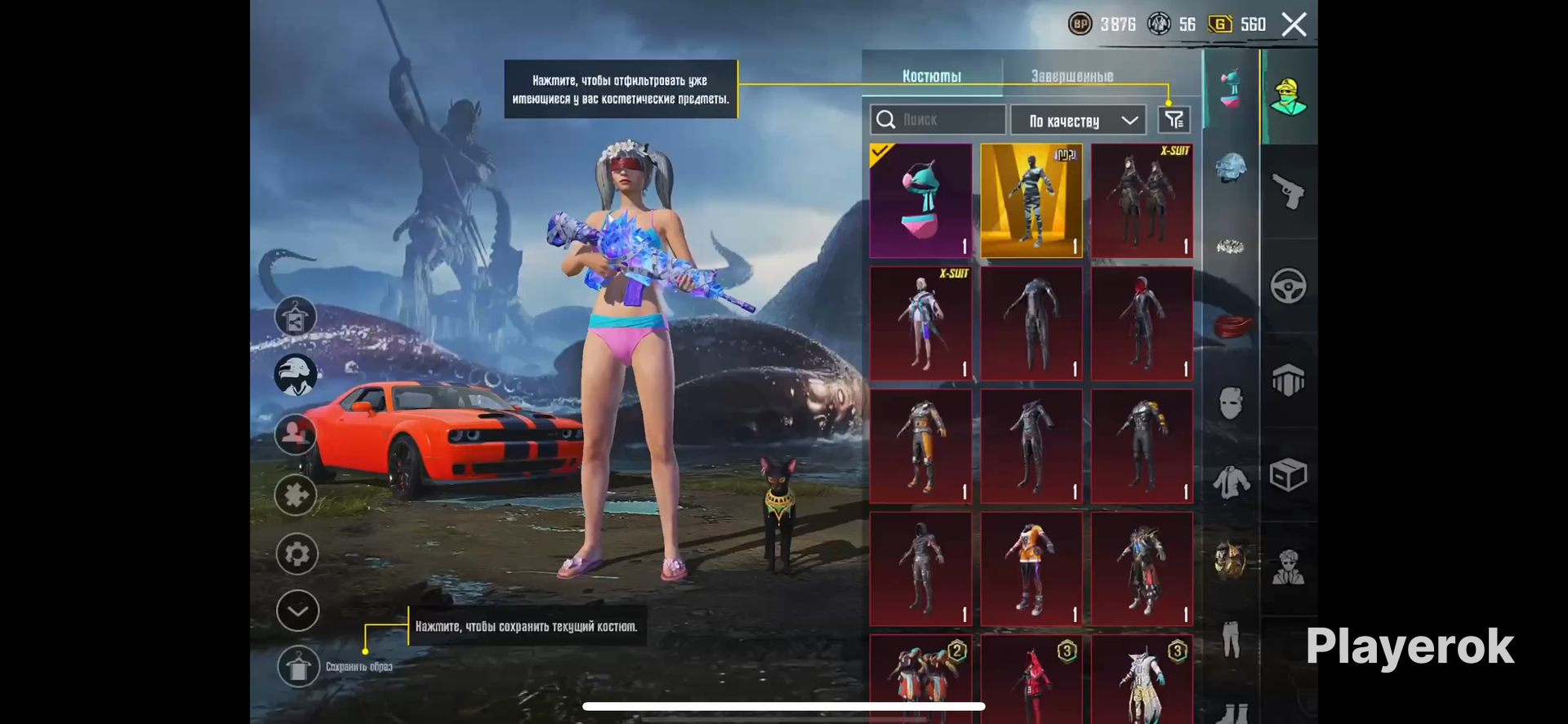Screen dimensions: 1568x724
Task: Select the white-haired X-SUIT costume
Action: (x=920, y=323)
